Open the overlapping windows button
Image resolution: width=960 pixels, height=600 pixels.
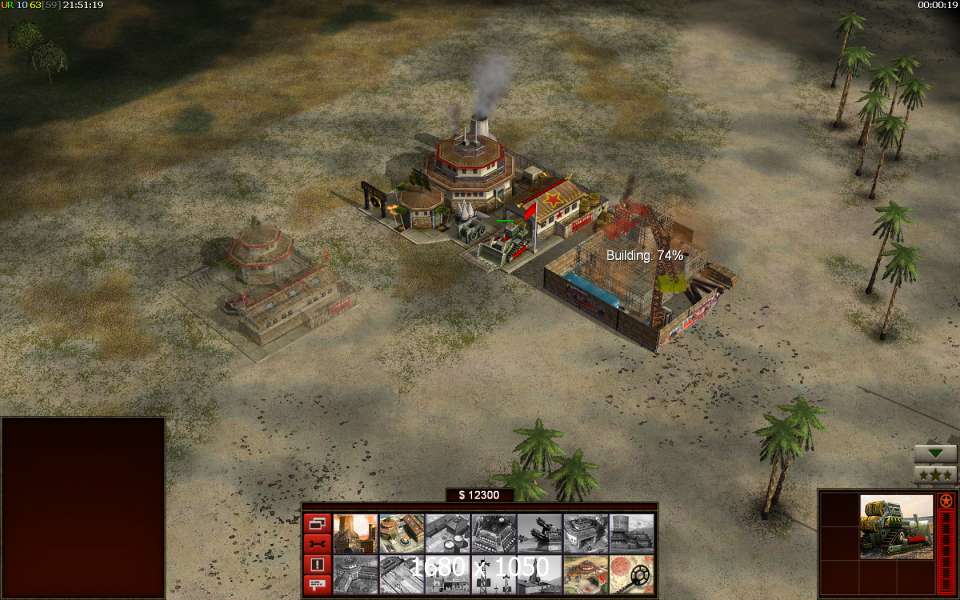pyautogui.click(x=317, y=523)
